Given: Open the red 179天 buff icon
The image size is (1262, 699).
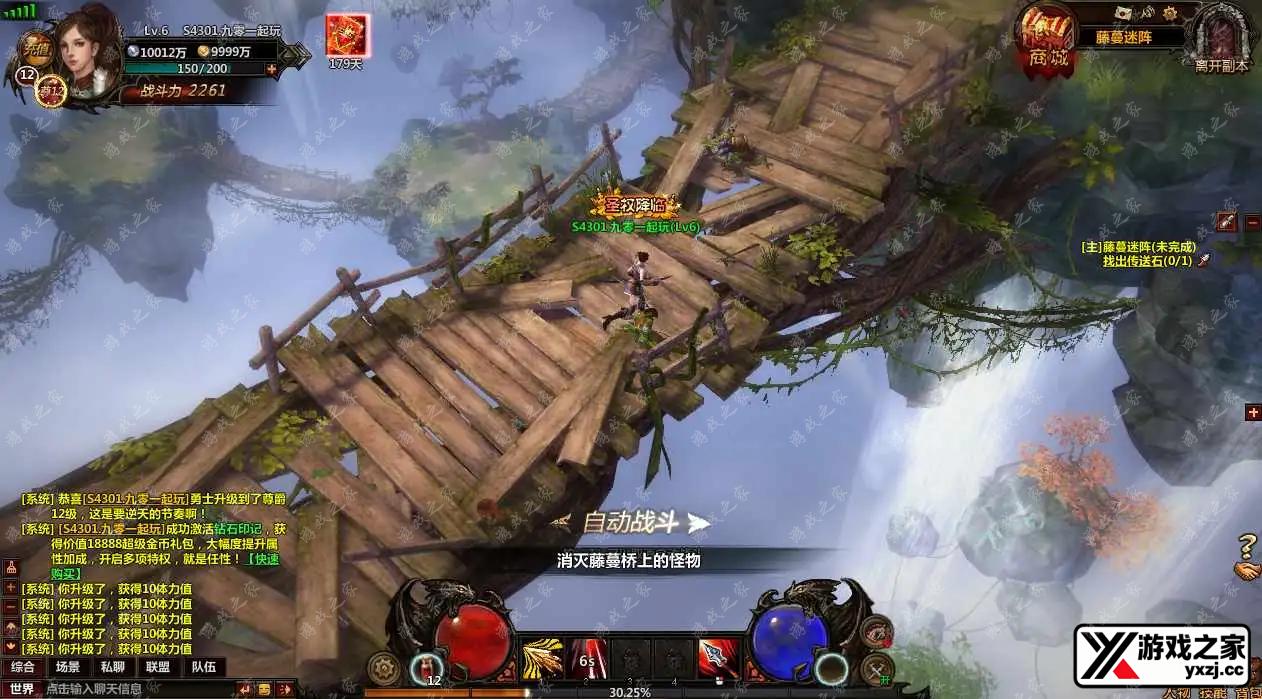Looking at the screenshot, I should [x=347, y=35].
